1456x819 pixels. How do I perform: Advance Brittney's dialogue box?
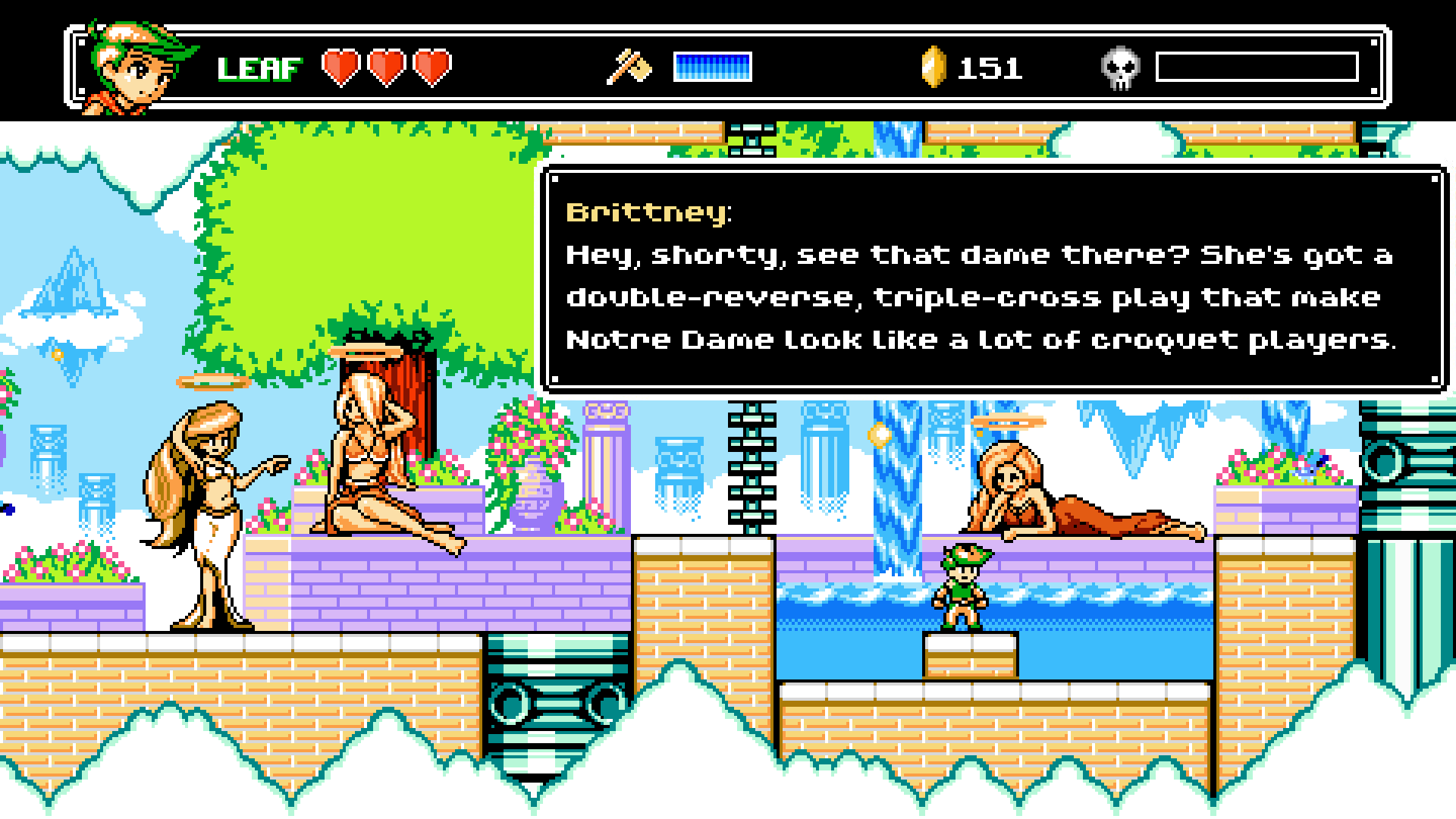click(x=992, y=279)
